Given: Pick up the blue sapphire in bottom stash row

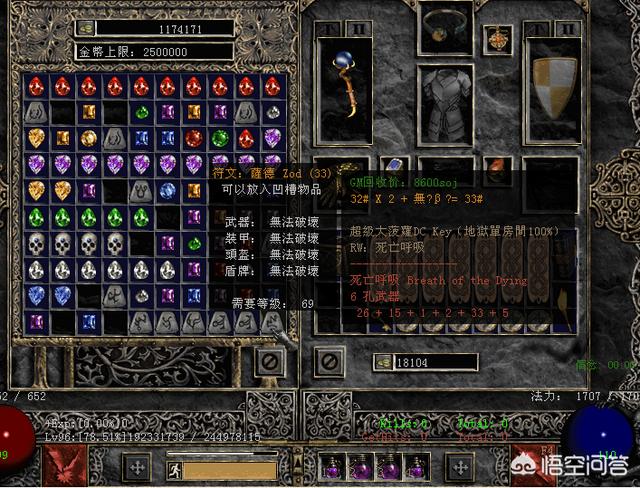Looking at the screenshot, I should click(88, 321).
